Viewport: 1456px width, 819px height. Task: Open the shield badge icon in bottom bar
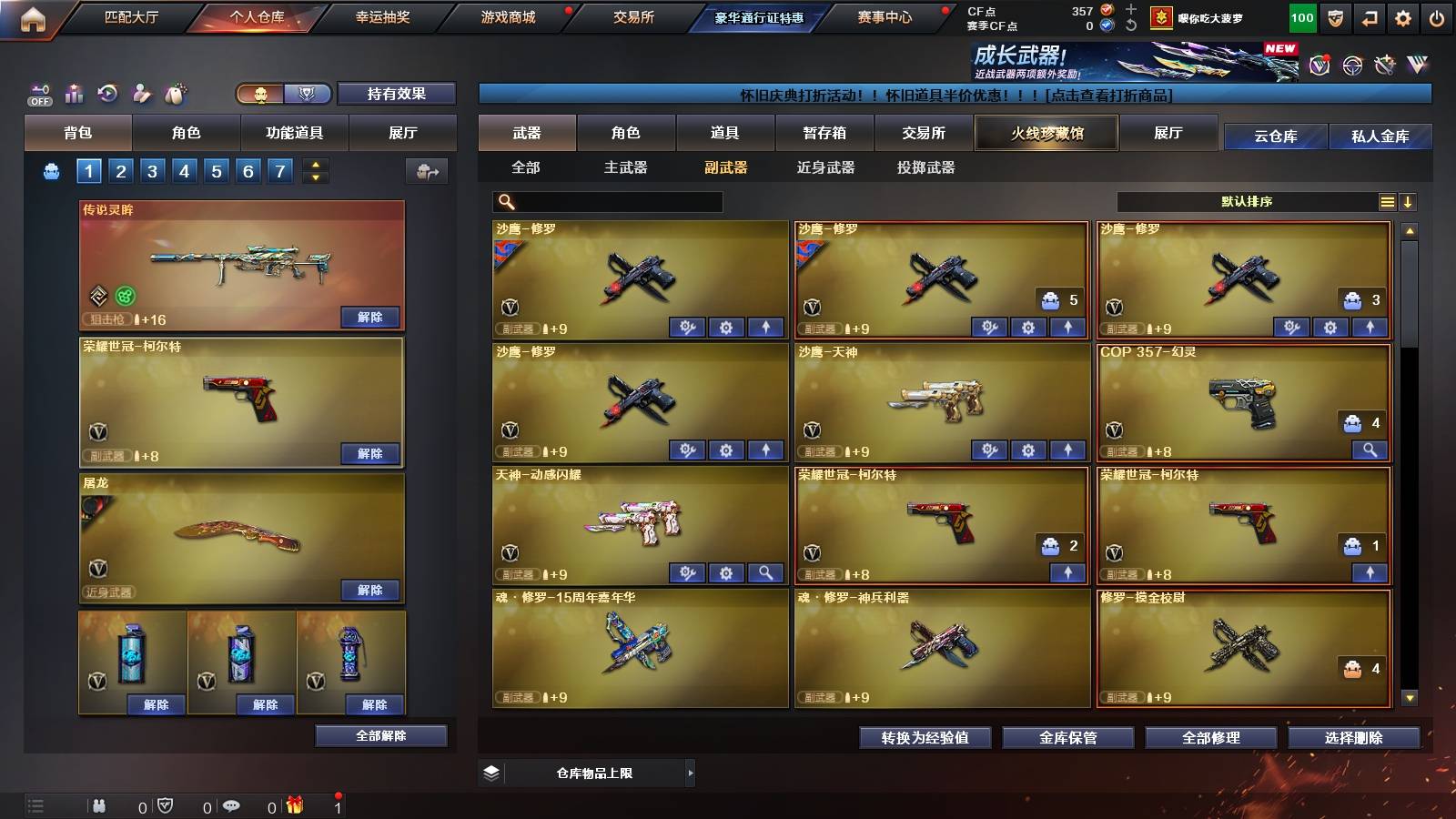coord(164,805)
